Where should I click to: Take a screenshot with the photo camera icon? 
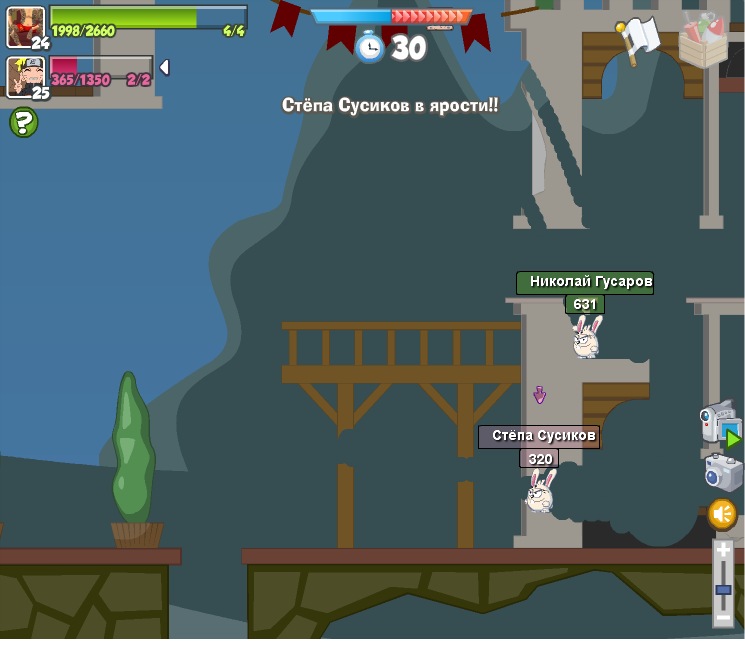[722, 472]
